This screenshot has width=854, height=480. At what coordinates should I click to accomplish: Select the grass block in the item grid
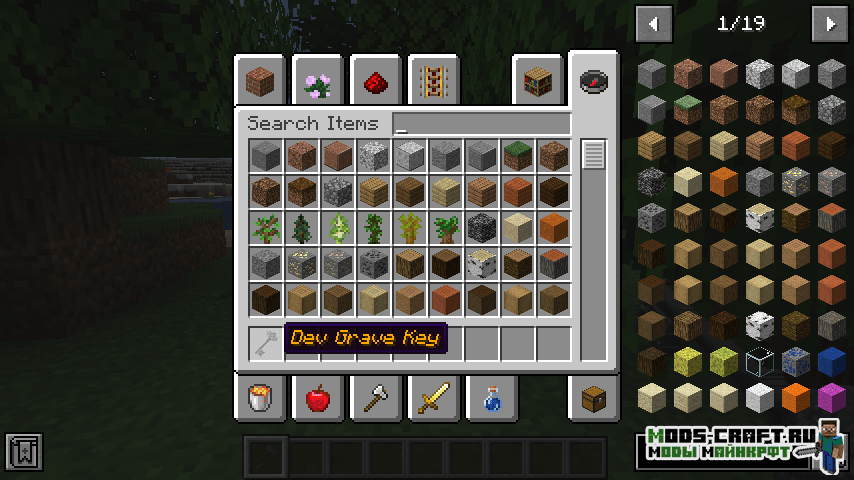click(x=517, y=155)
